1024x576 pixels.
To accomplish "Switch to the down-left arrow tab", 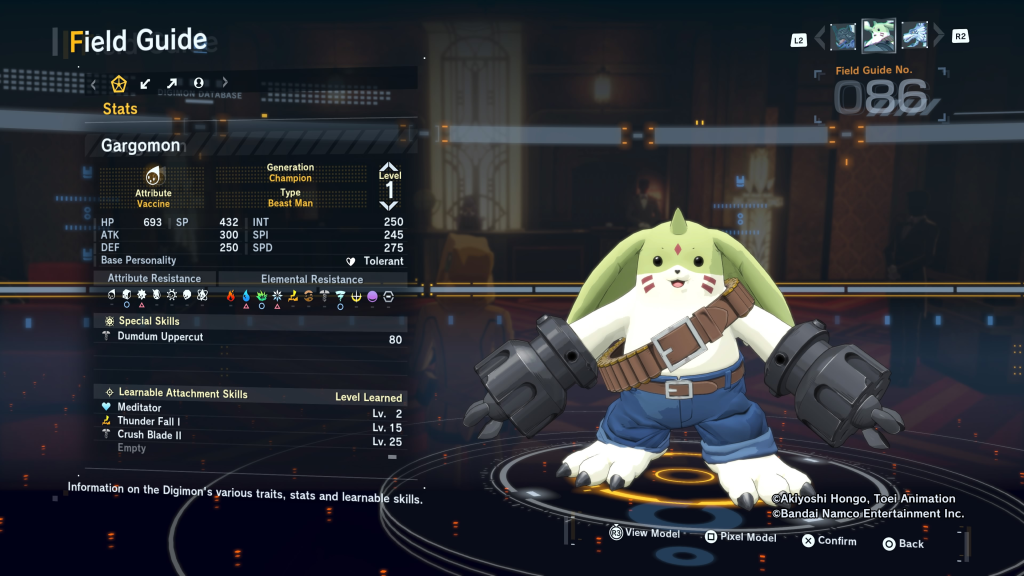I will pyautogui.click(x=146, y=83).
